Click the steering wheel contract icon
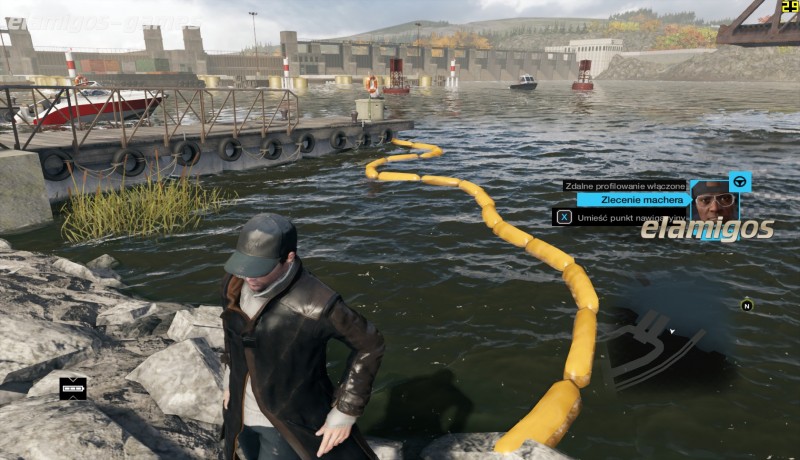This screenshot has width=800, height=460. coord(740,181)
